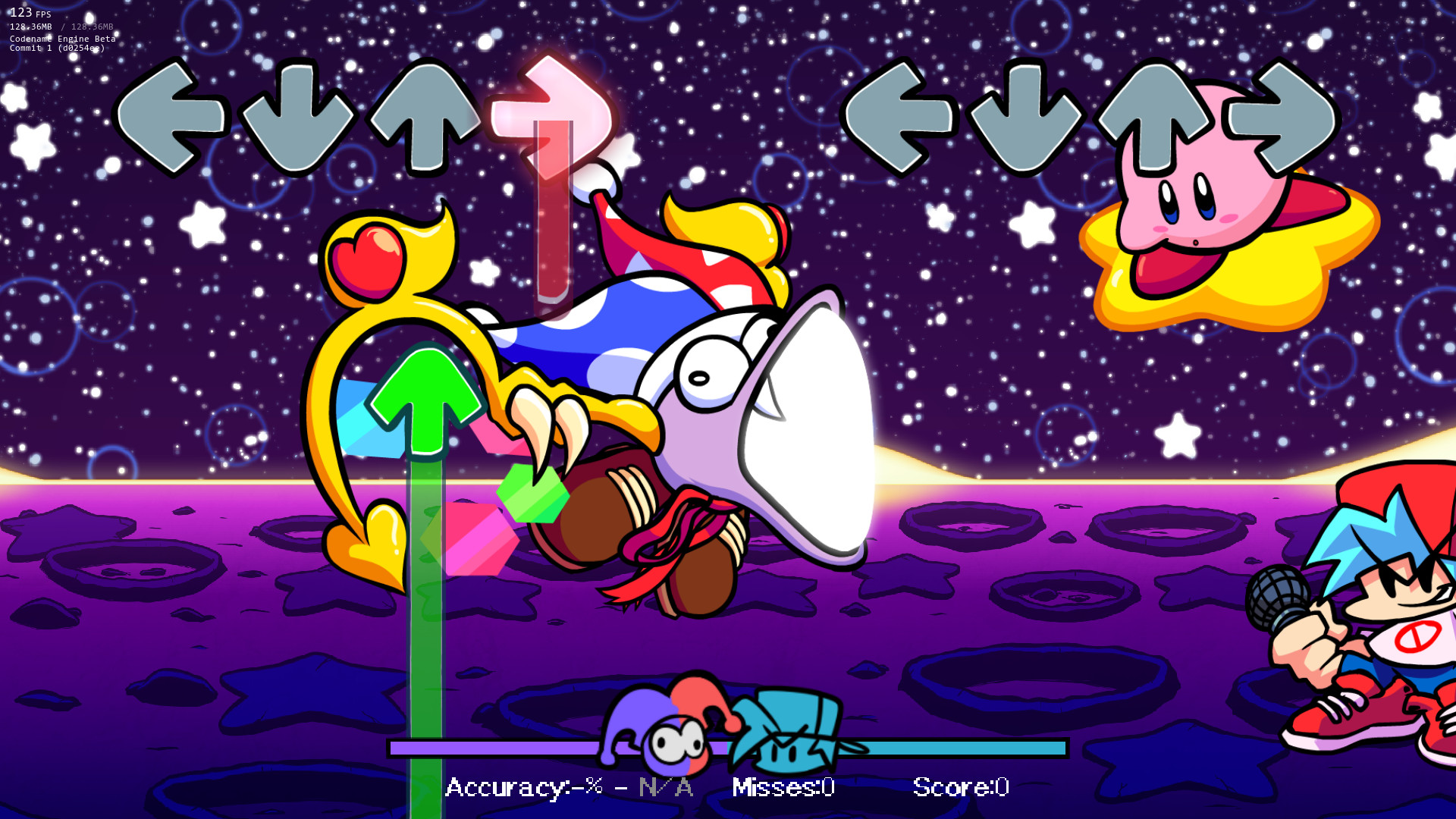Click the 123 FPS counter

click(23, 13)
